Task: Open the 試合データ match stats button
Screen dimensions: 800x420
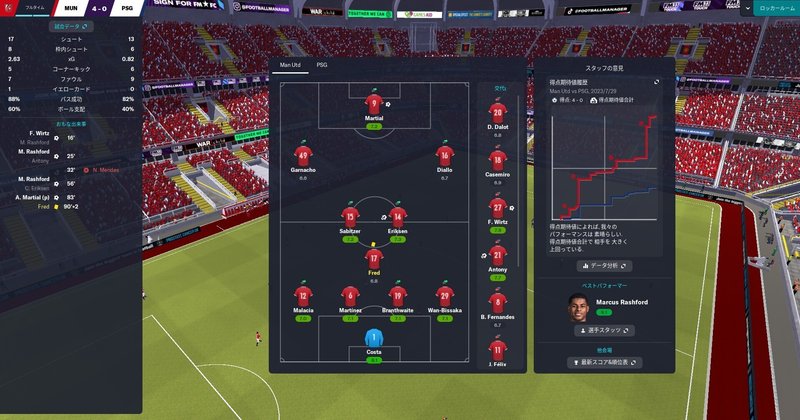Action: click(71, 26)
